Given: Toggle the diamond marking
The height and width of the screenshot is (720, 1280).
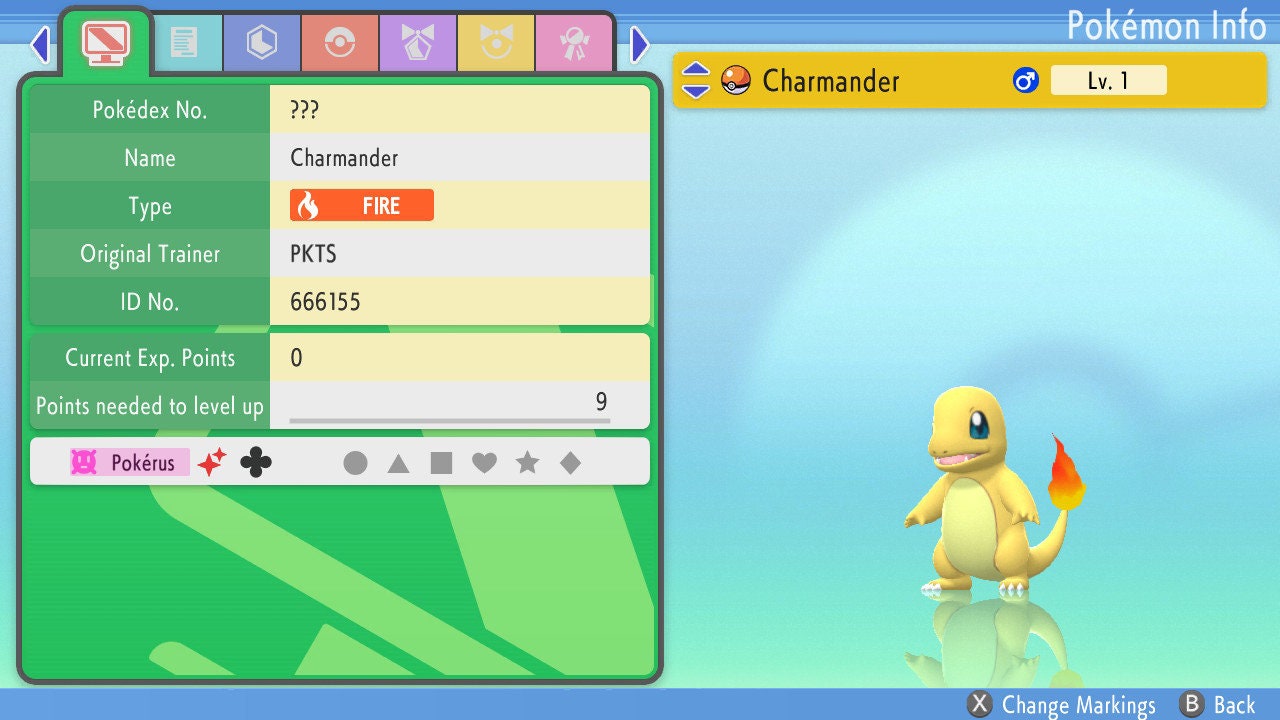Looking at the screenshot, I should point(570,463).
